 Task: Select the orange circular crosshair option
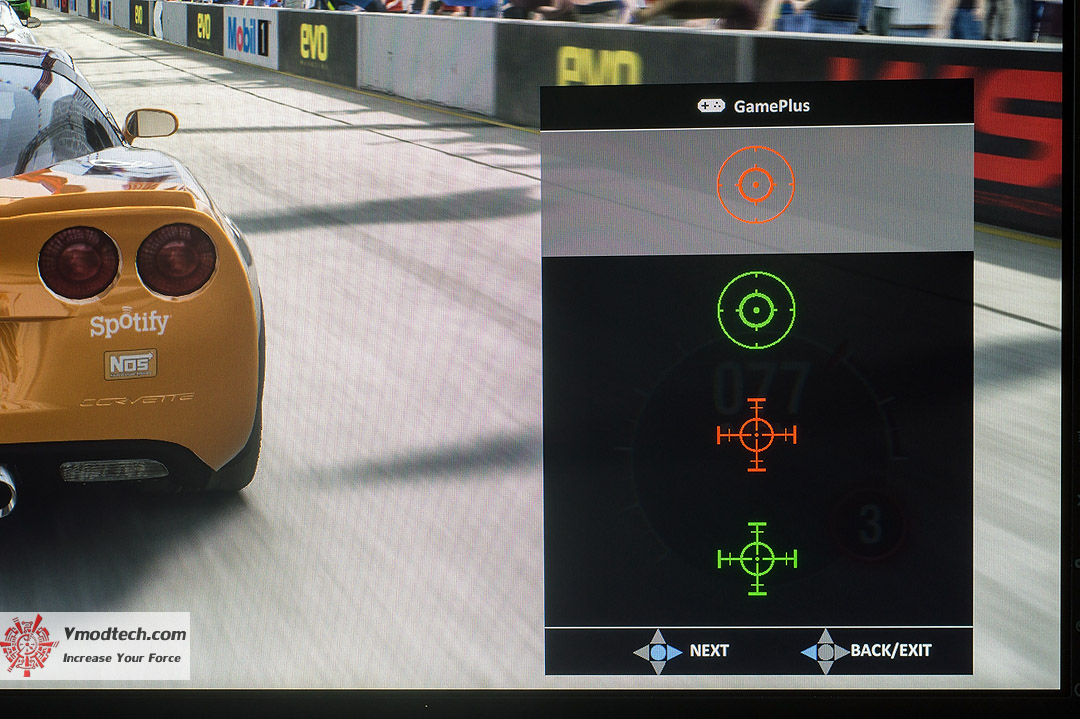(756, 185)
